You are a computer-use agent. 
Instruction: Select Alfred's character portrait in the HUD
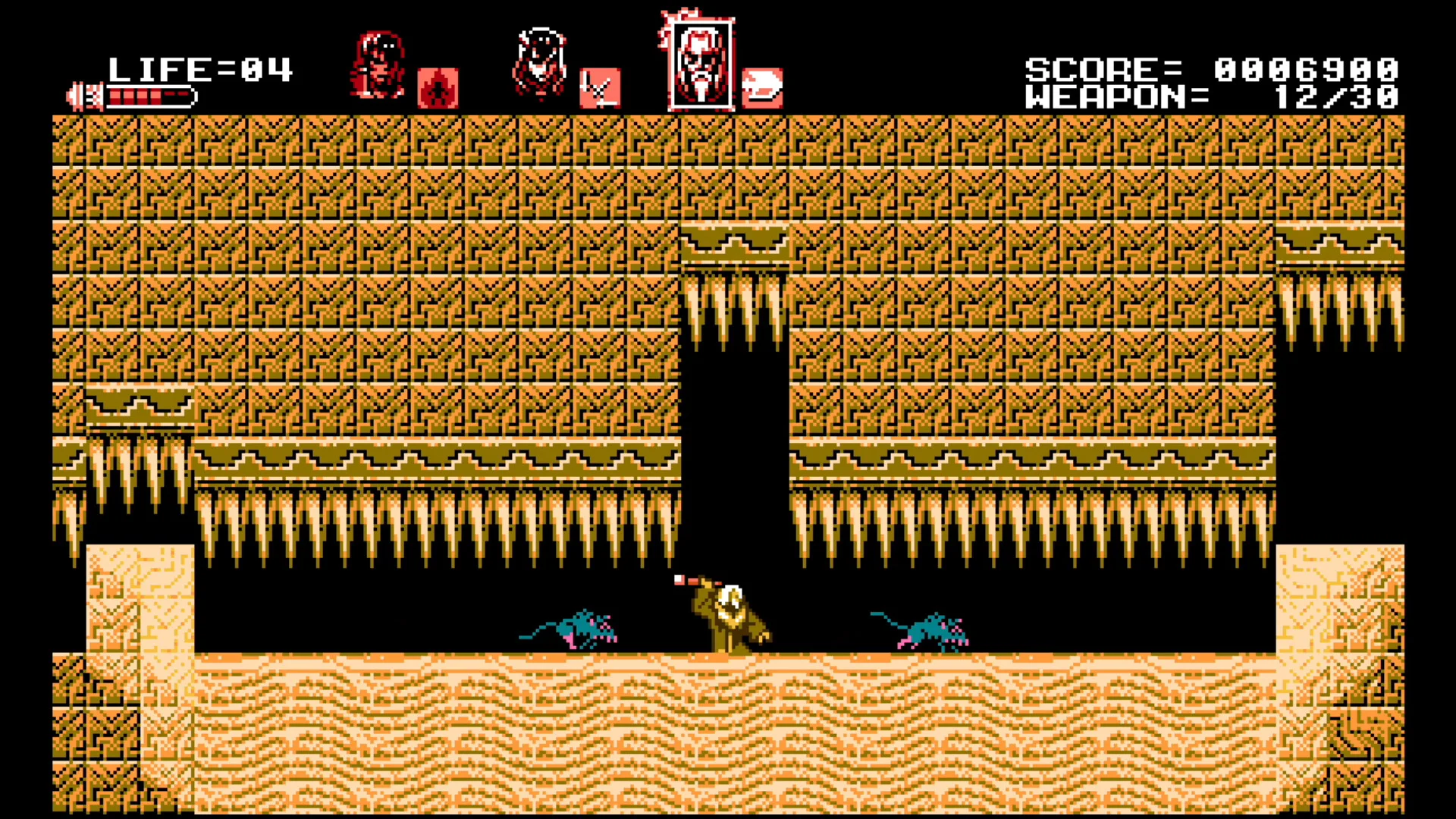(x=540, y=61)
